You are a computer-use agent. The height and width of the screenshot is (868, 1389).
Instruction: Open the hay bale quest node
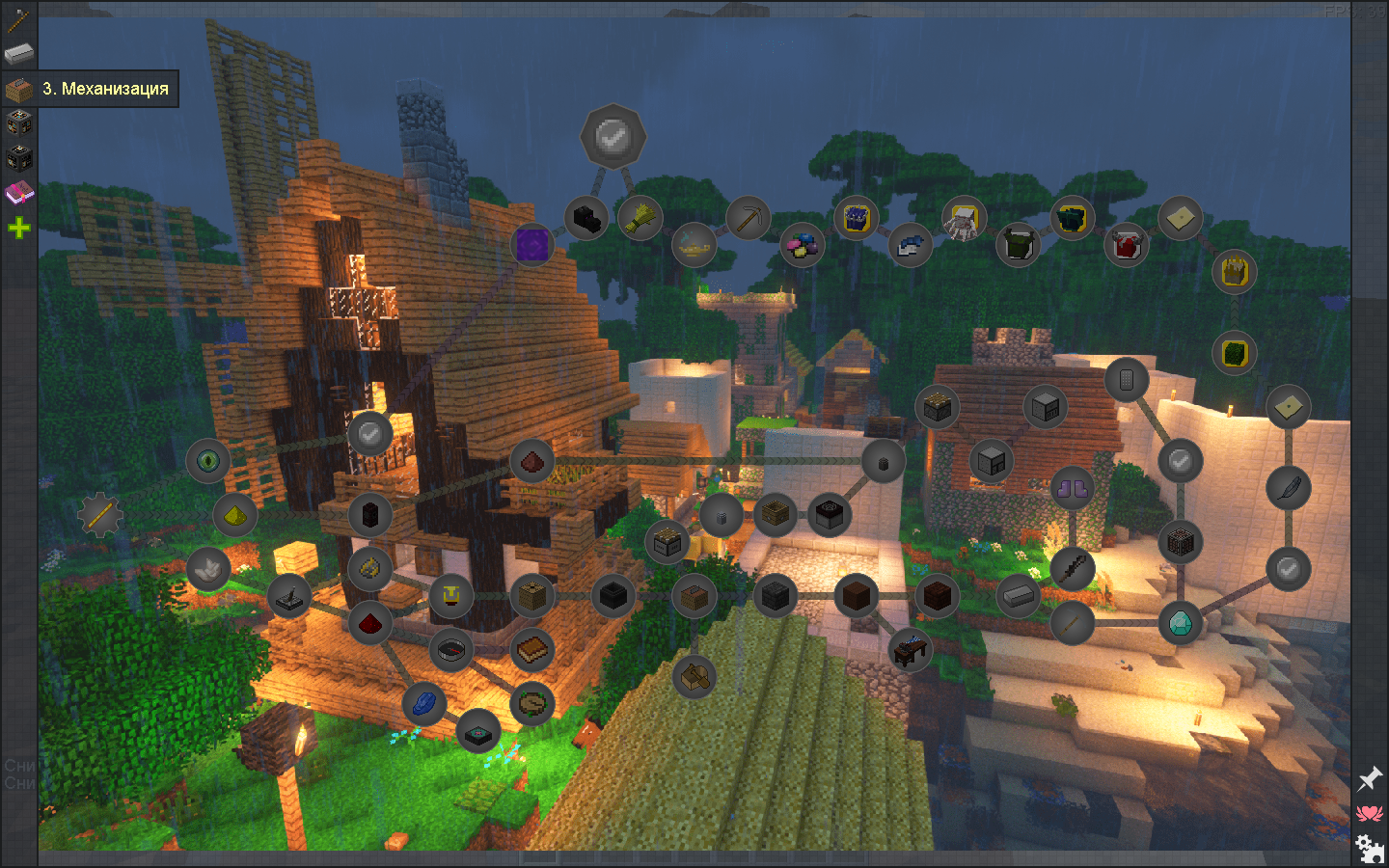[x=640, y=217]
